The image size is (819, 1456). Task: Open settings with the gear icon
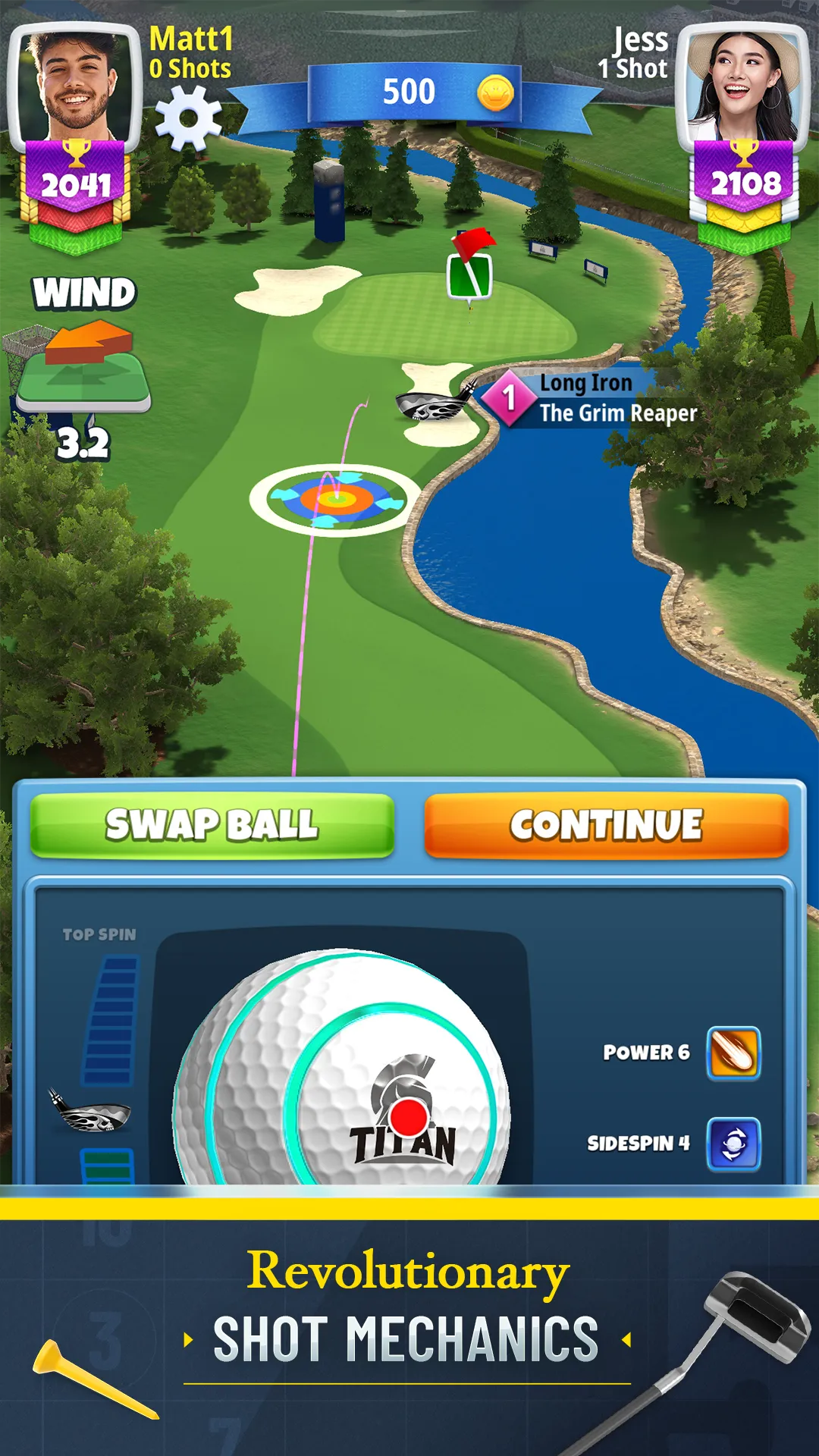pyautogui.click(x=188, y=118)
